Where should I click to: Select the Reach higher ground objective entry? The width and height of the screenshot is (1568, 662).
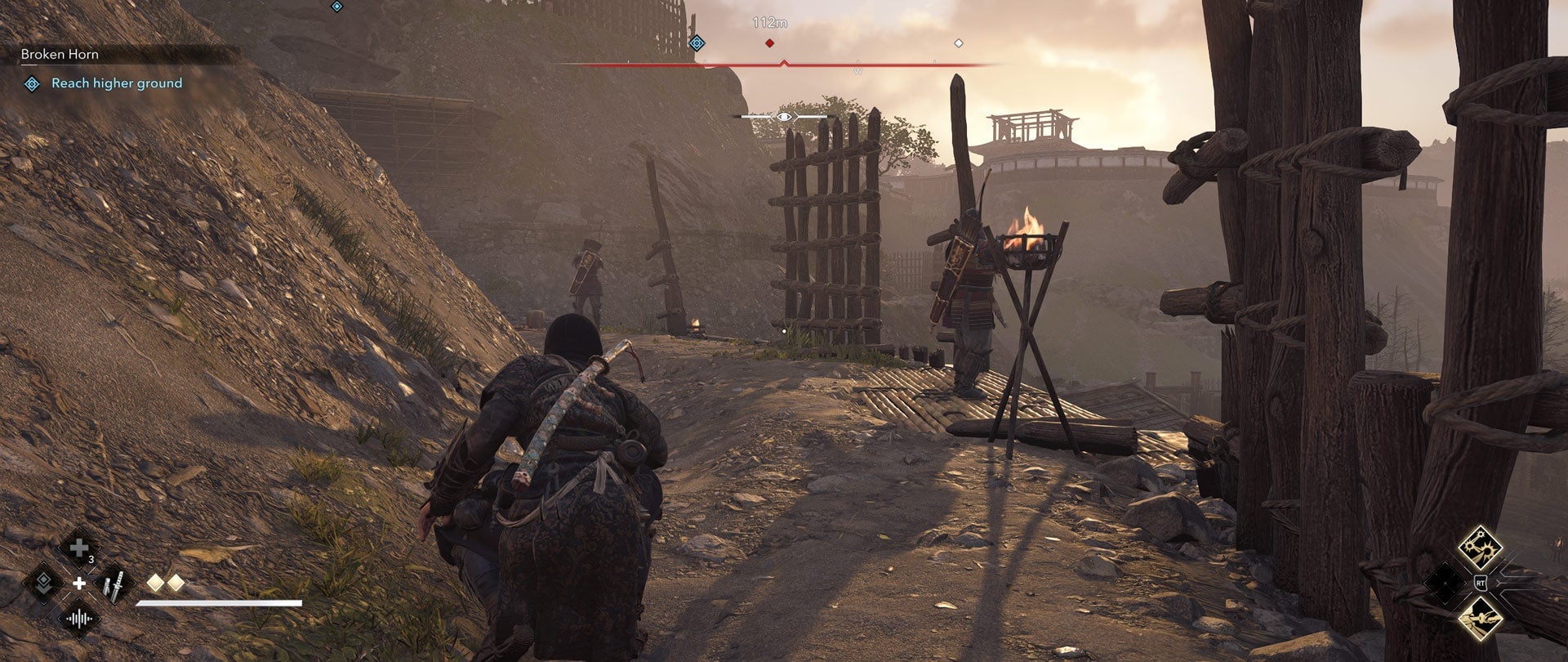pos(117,83)
